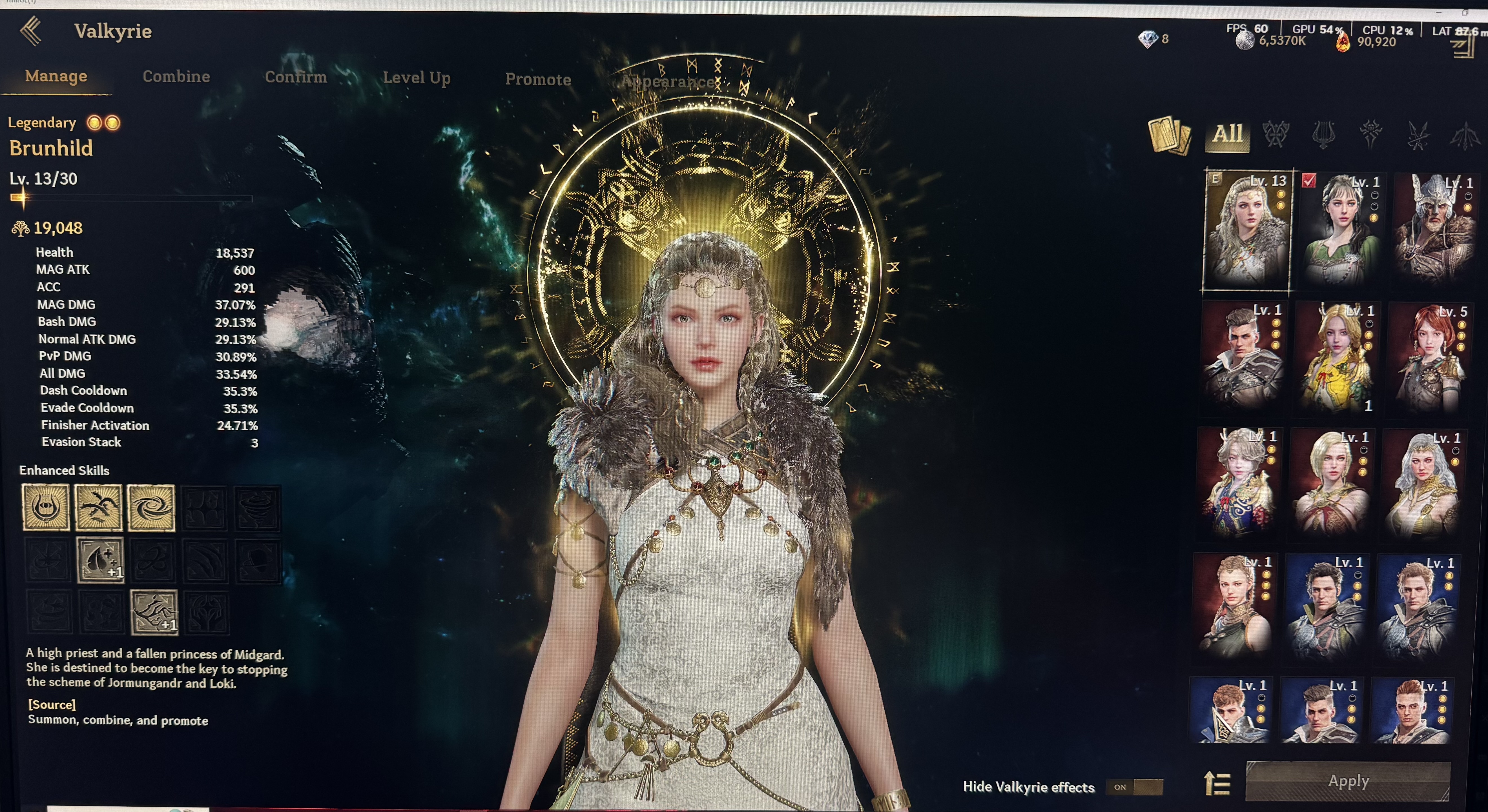Select the Confirm tab
1488x812 pixels.
[296, 77]
